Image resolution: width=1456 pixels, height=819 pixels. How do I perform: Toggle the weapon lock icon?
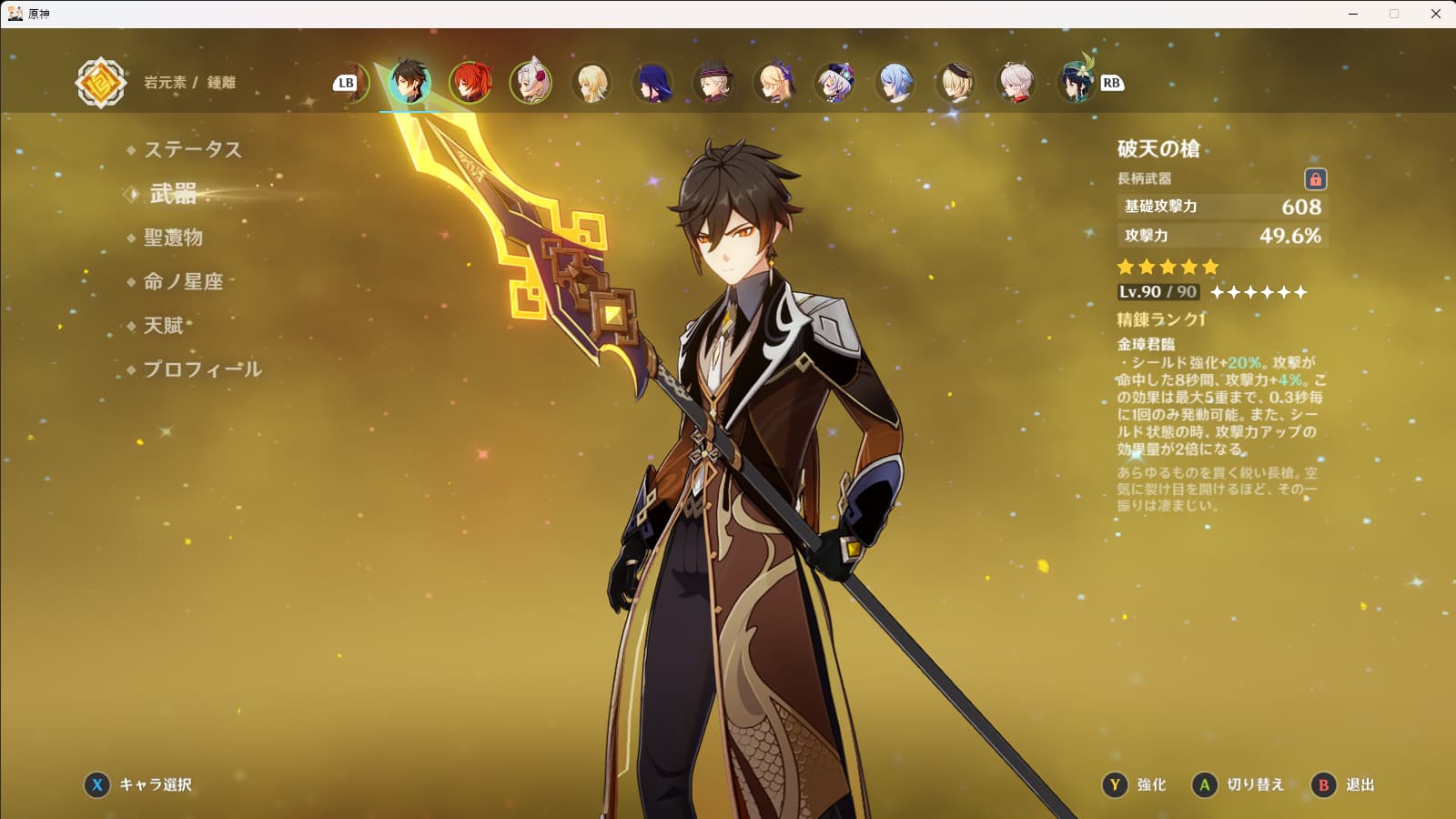(1315, 178)
